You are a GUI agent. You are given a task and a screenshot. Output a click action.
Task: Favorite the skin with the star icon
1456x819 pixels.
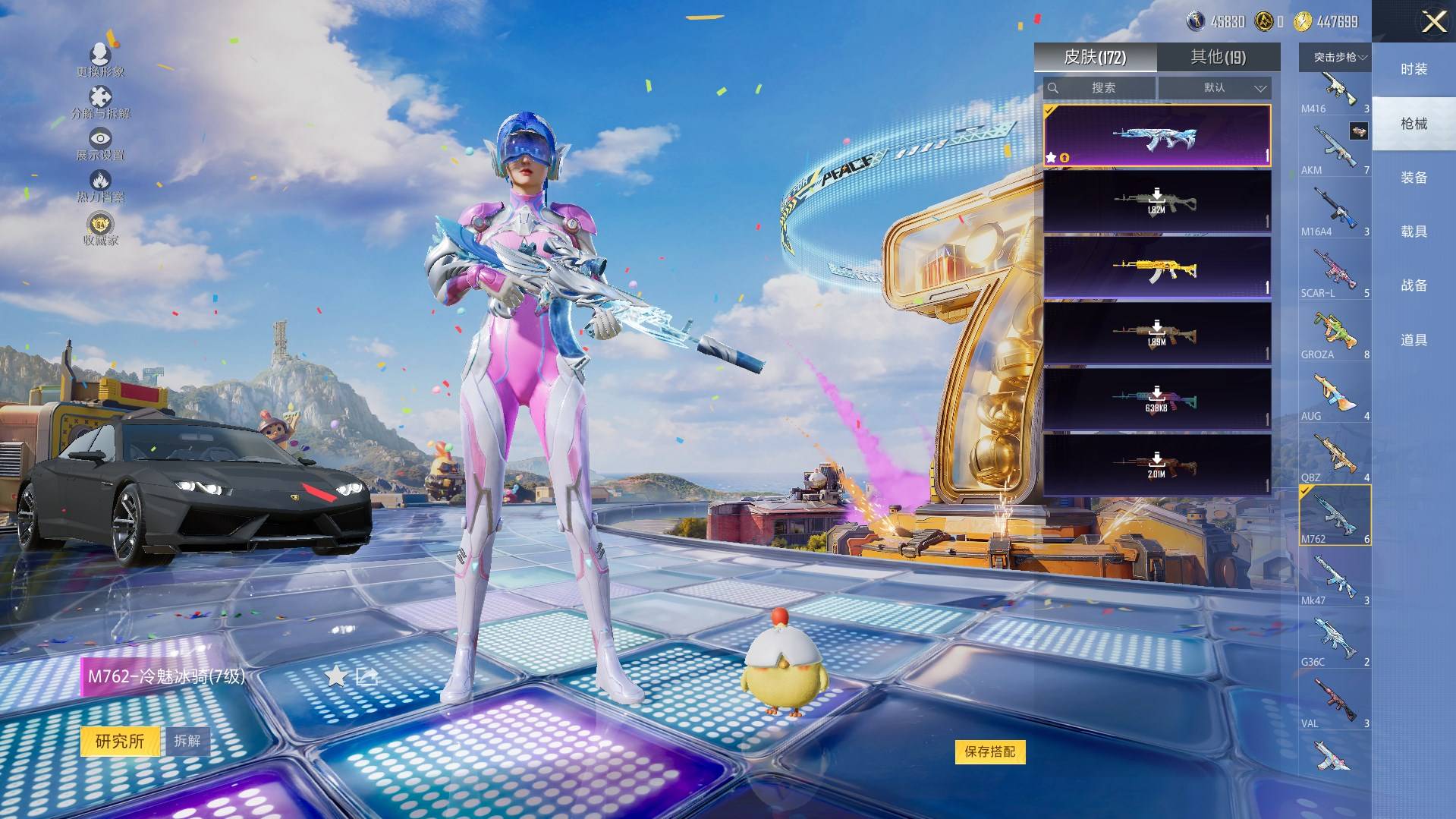pyautogui.click(x=335, y=676)
